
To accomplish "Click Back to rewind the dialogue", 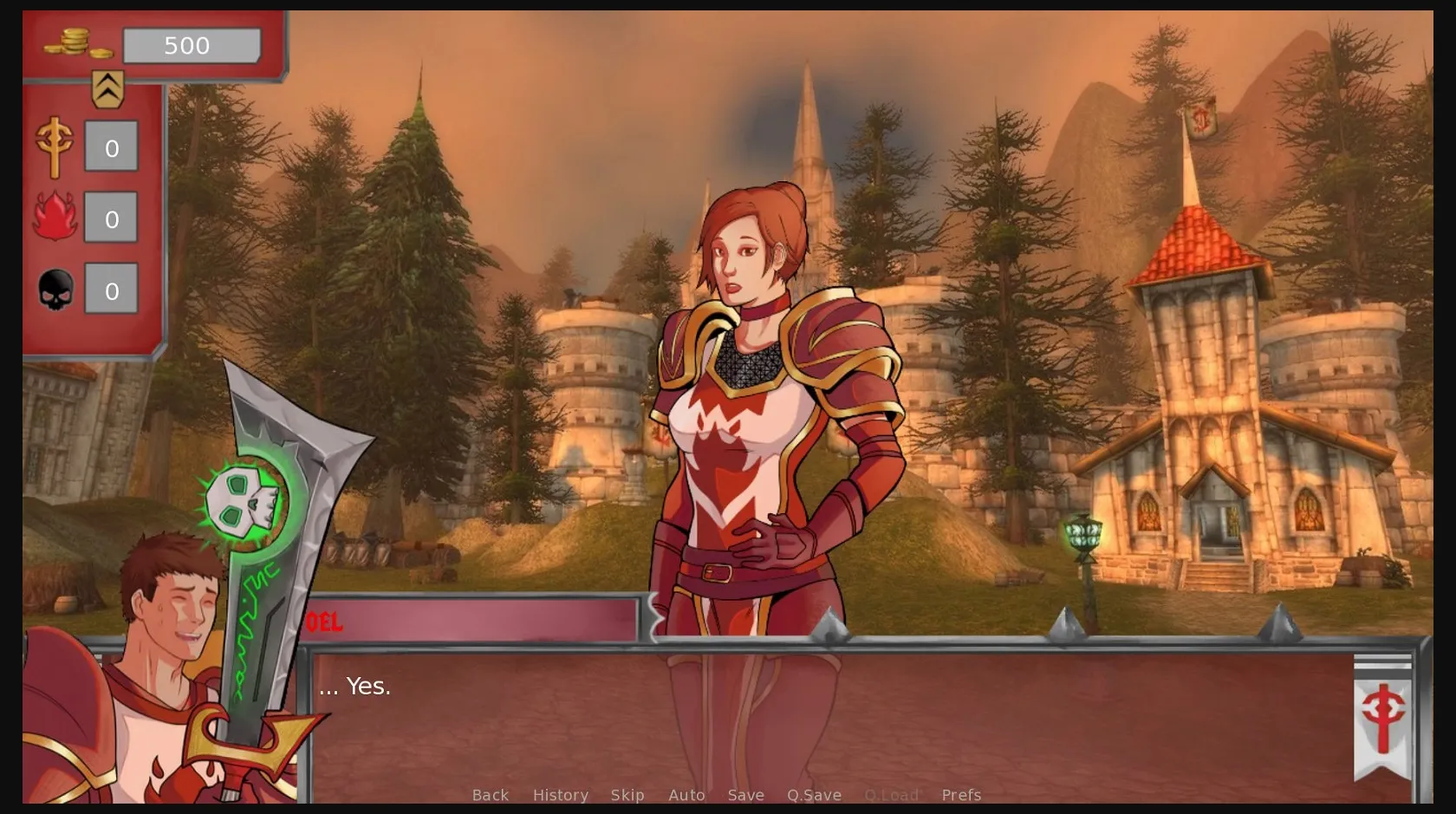I will (490, 795).
